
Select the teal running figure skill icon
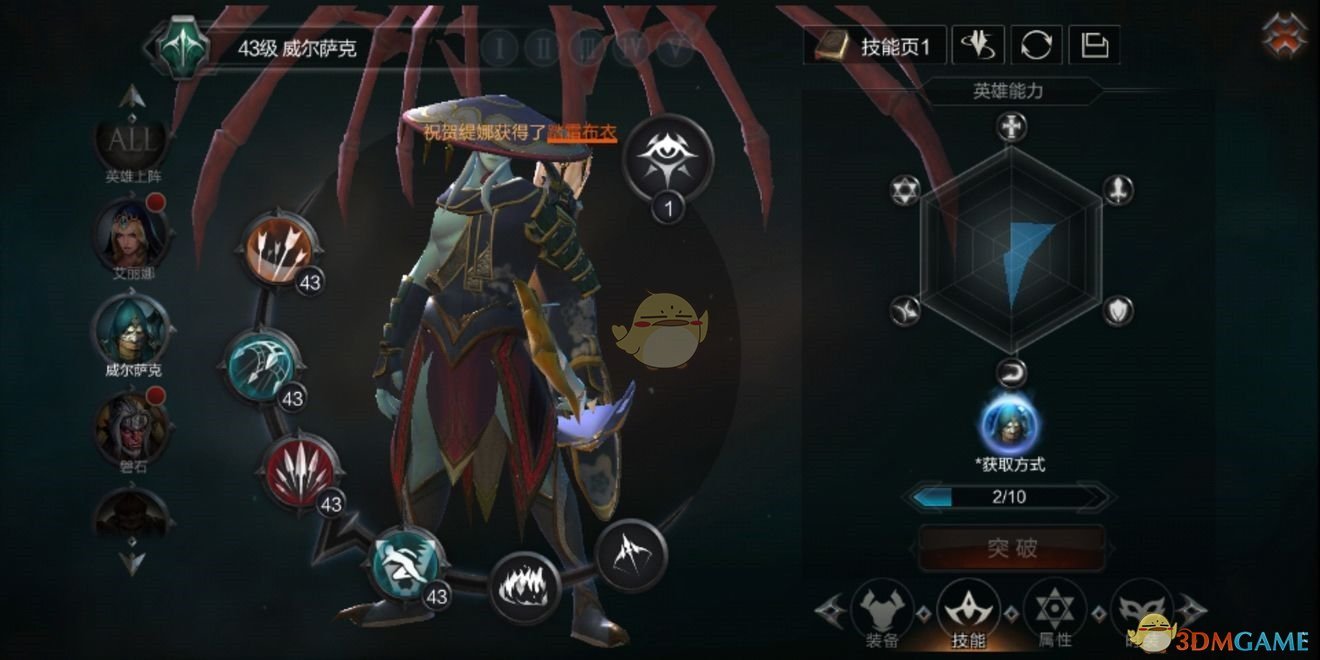point(405,563)
